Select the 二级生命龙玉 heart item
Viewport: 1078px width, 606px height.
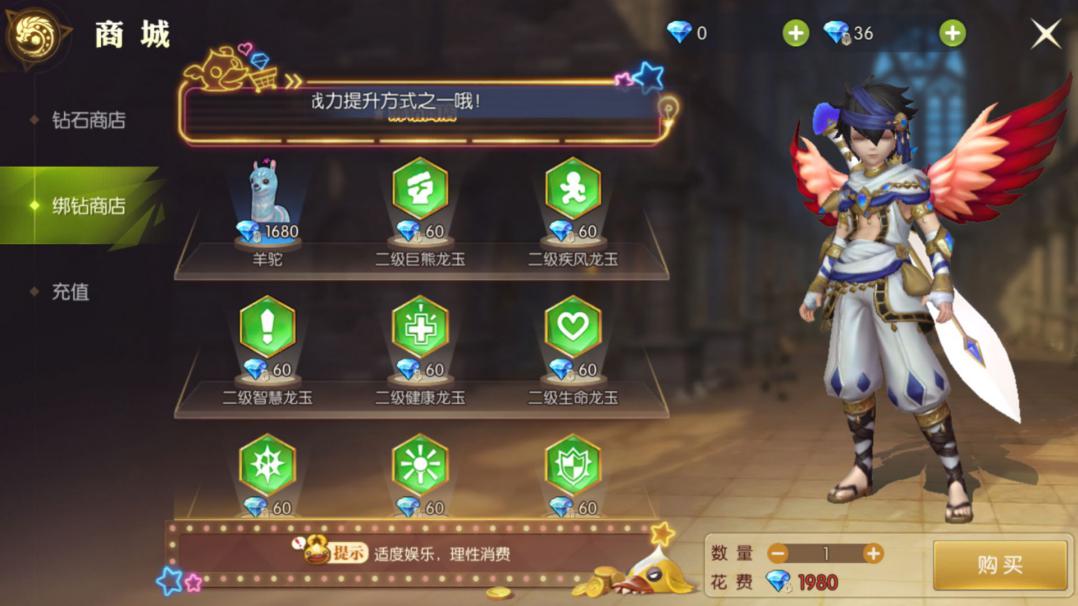(573, 330)
